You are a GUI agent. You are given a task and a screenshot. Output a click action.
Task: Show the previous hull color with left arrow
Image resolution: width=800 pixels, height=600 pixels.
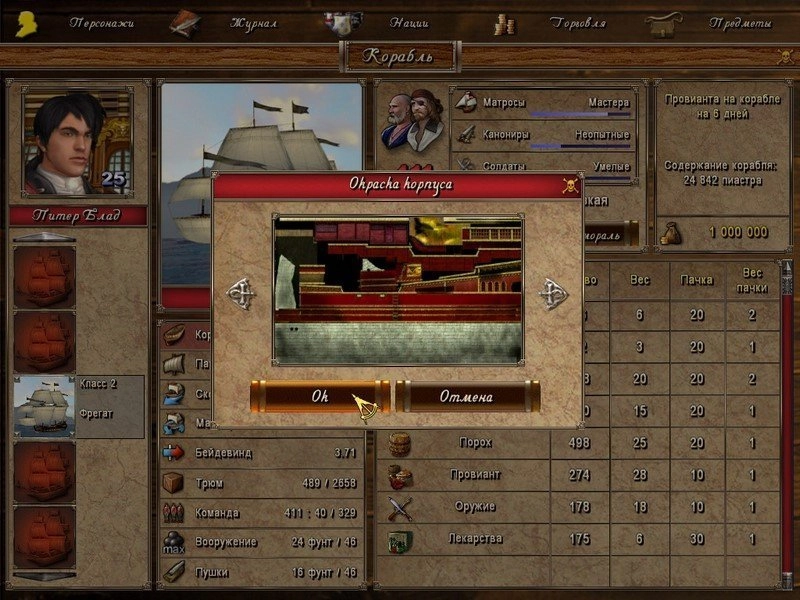(x=241, y=293)
